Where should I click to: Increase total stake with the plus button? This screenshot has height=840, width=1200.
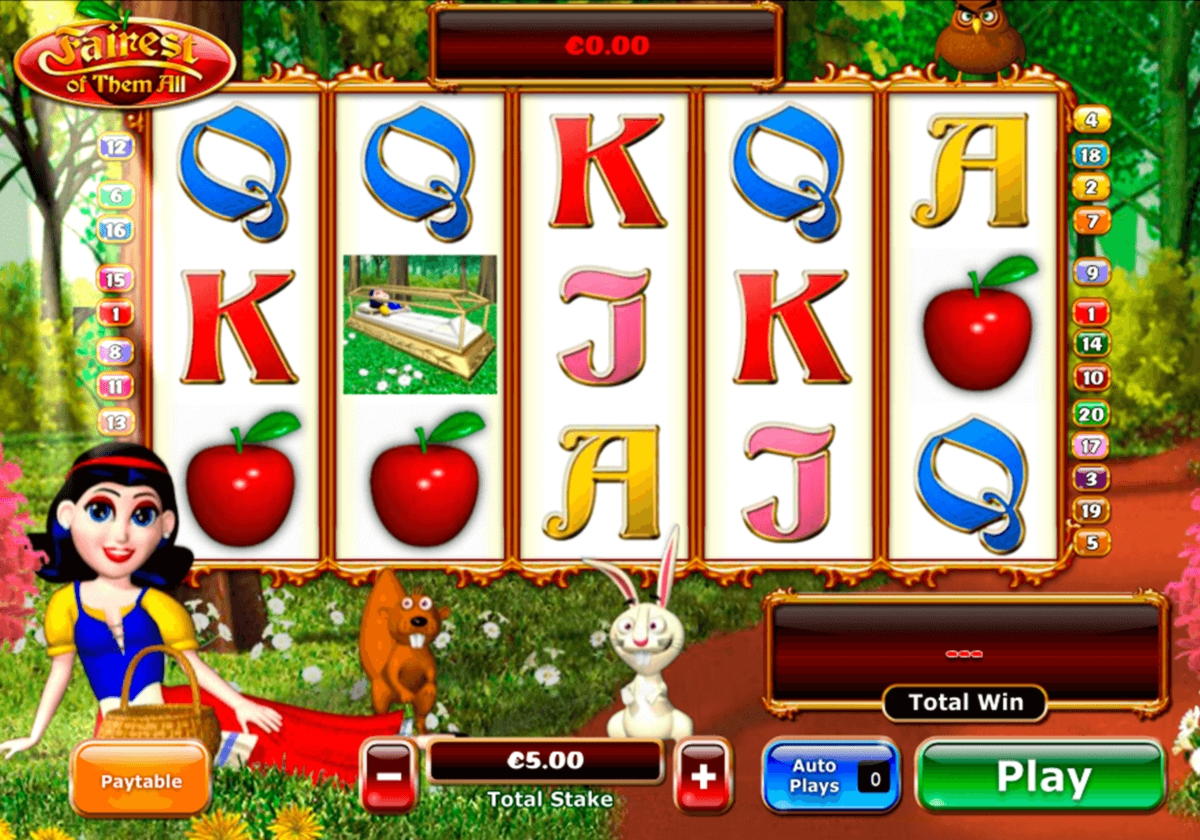[x=704, y=776]
